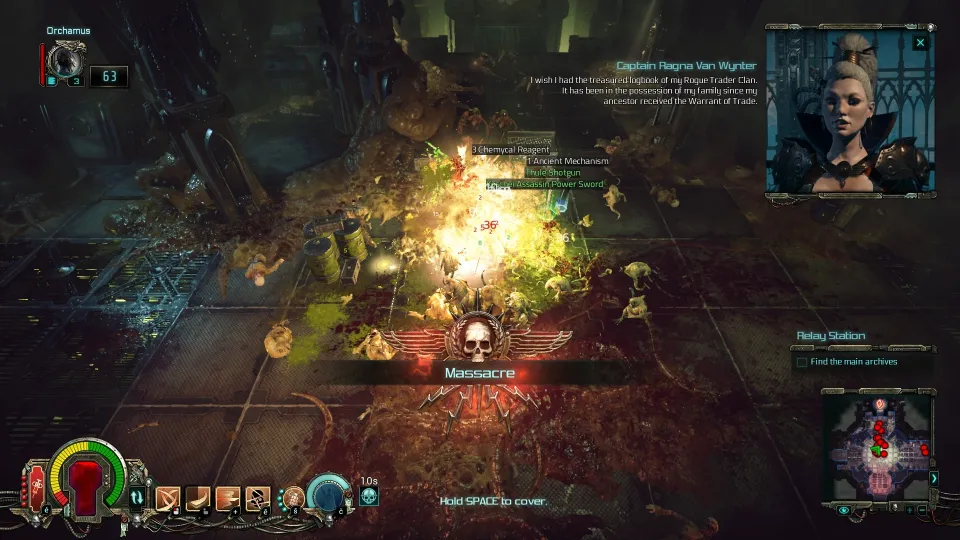Zoom in the minimap with plus button
The image size is (960, 540).
(909, 510)
